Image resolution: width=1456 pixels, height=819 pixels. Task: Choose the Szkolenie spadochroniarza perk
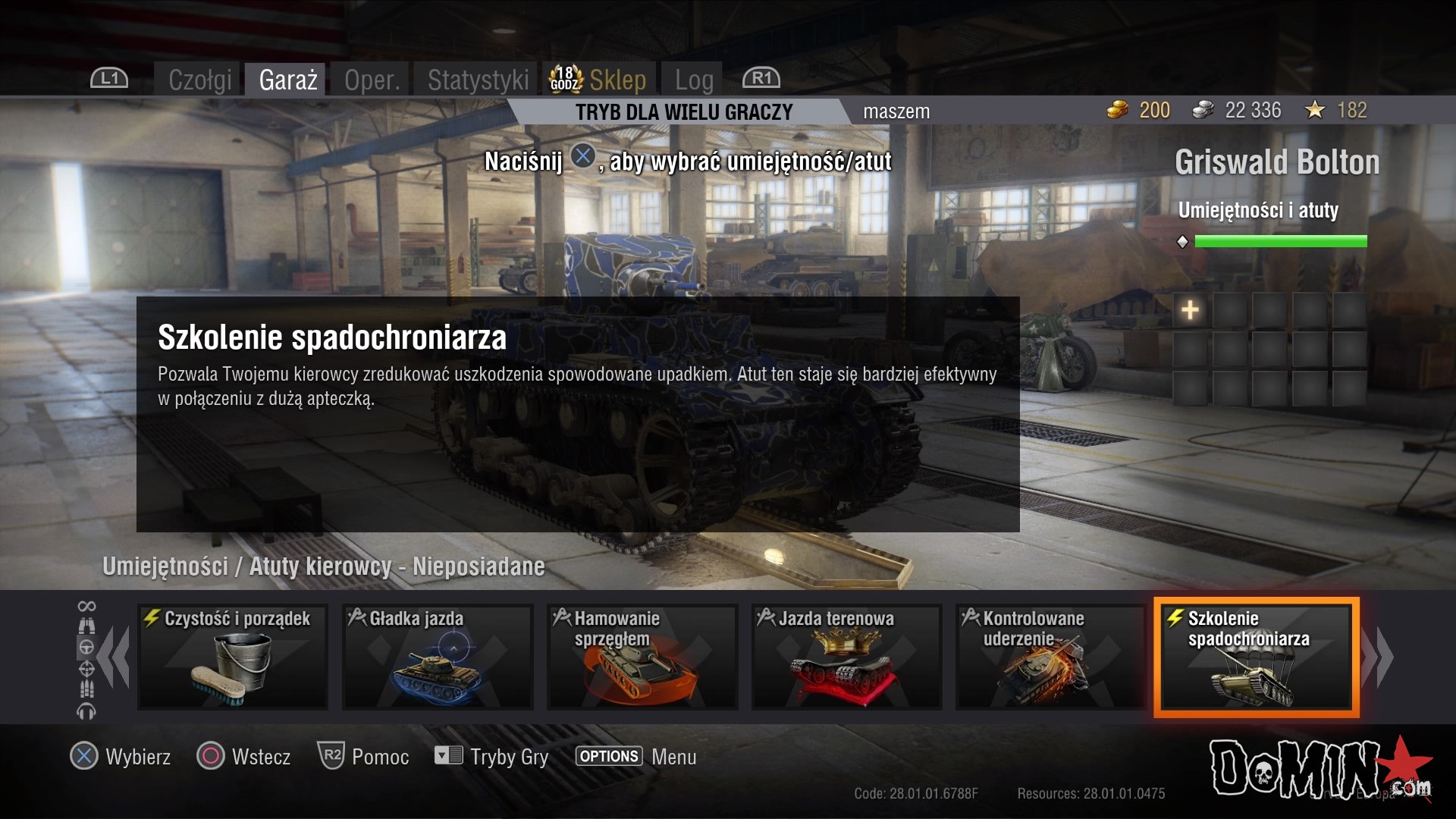tap(1256, 657)
